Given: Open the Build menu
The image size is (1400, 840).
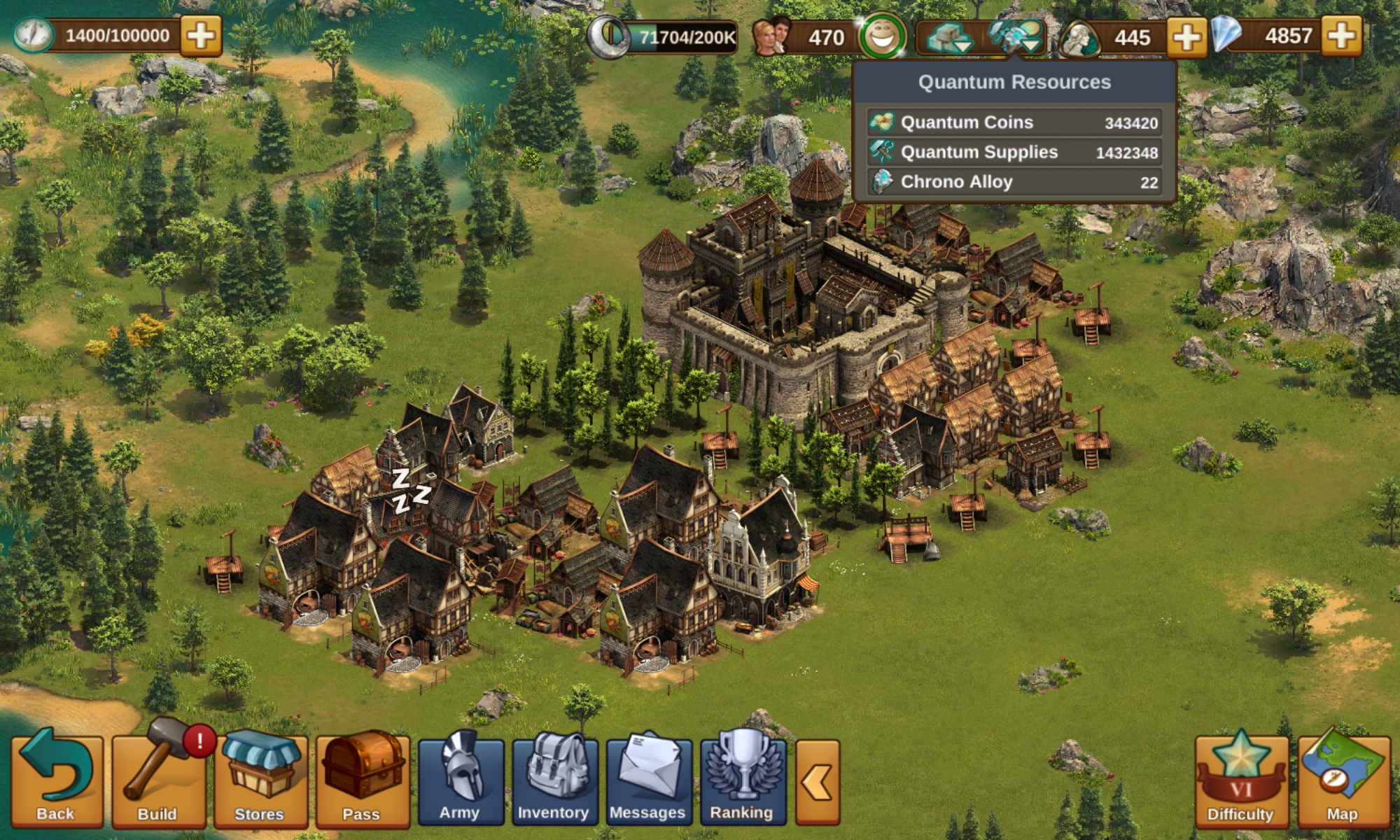Looking at the screenshot, I should 158,780.
